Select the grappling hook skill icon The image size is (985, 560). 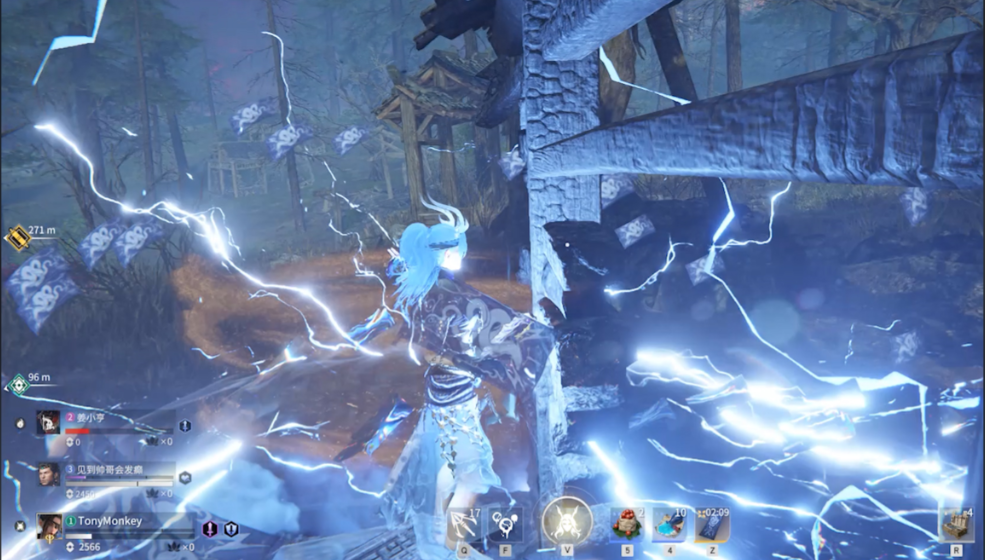point(461,524)
